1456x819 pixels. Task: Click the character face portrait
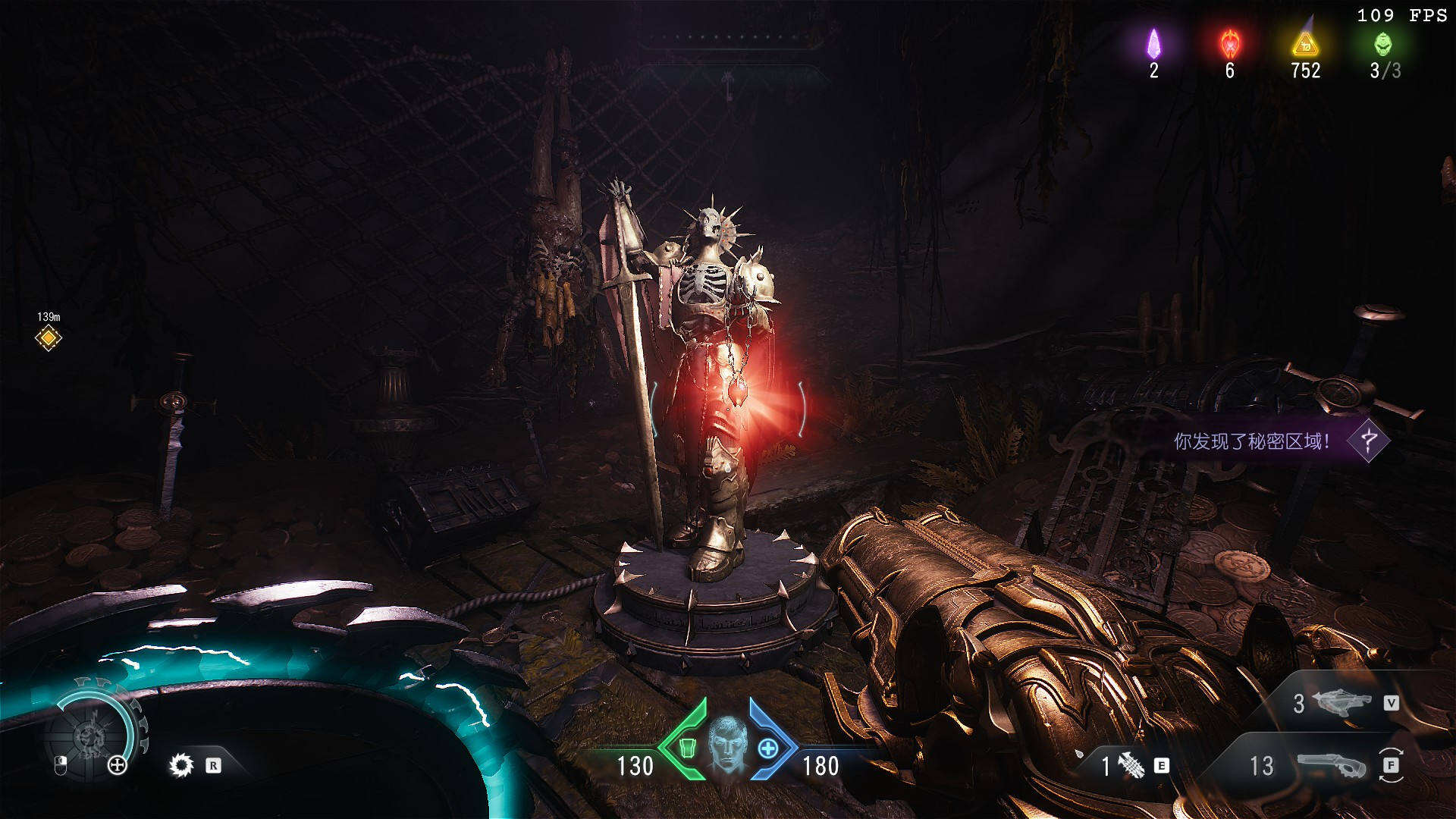(727, 745)
